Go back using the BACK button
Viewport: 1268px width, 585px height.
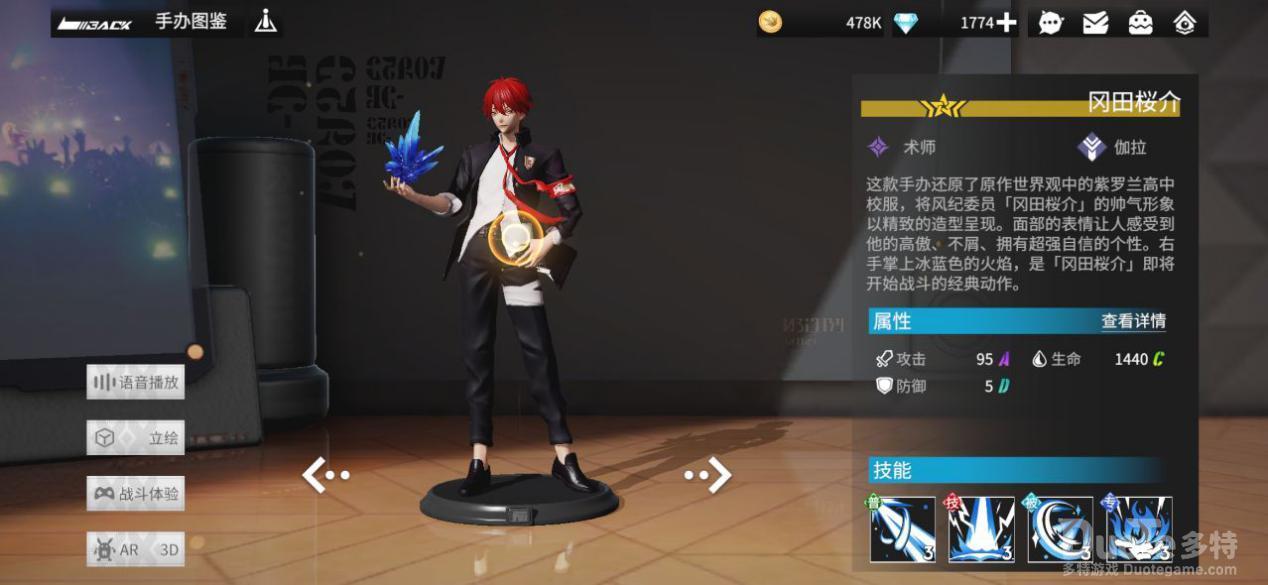tap(95, 23)
